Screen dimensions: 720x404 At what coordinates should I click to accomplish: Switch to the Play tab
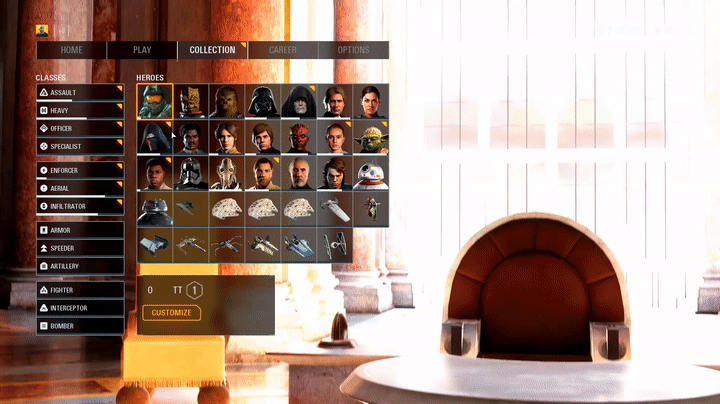pos(142,50)
